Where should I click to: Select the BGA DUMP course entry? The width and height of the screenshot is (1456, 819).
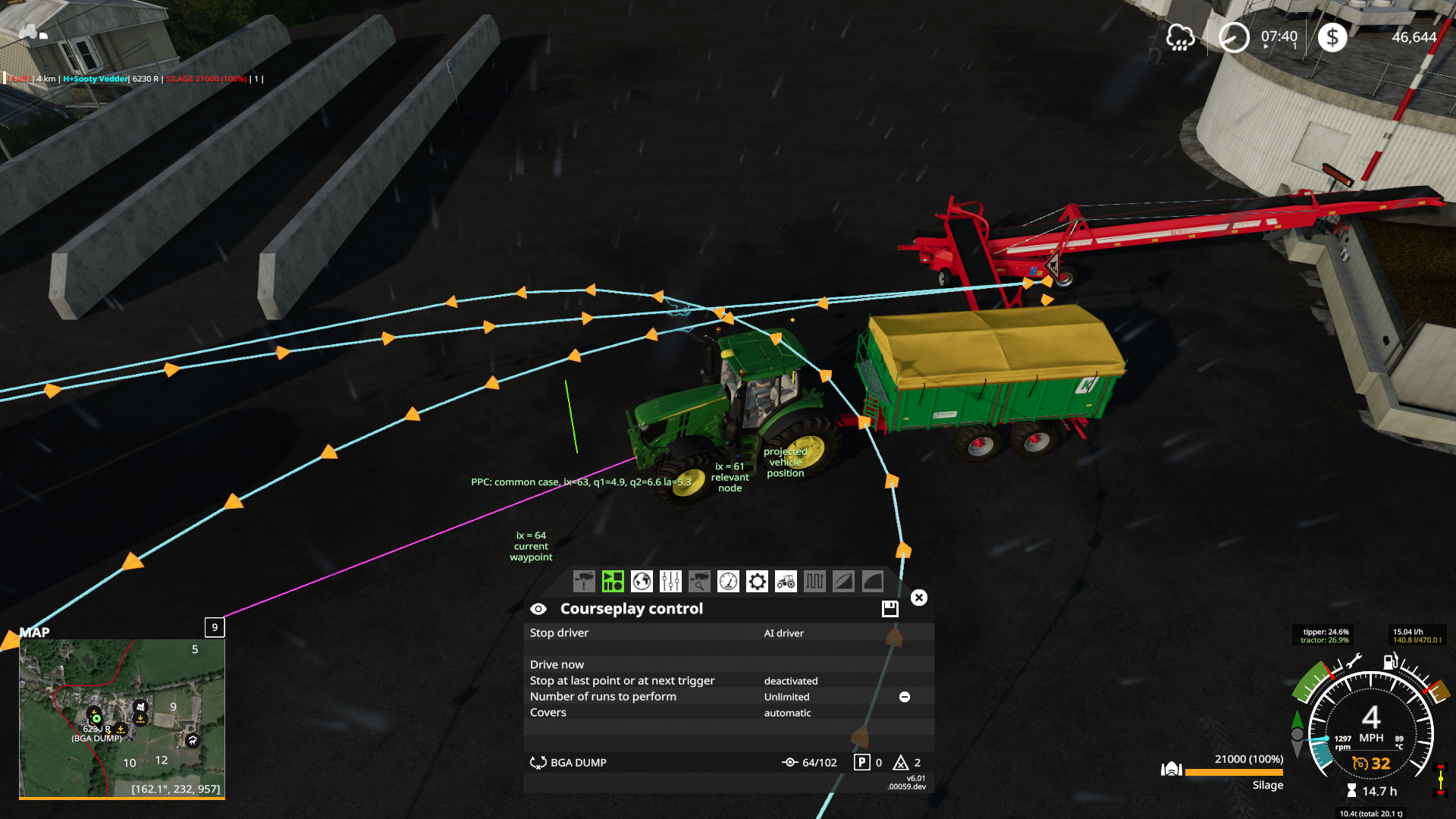click(578, 762)
